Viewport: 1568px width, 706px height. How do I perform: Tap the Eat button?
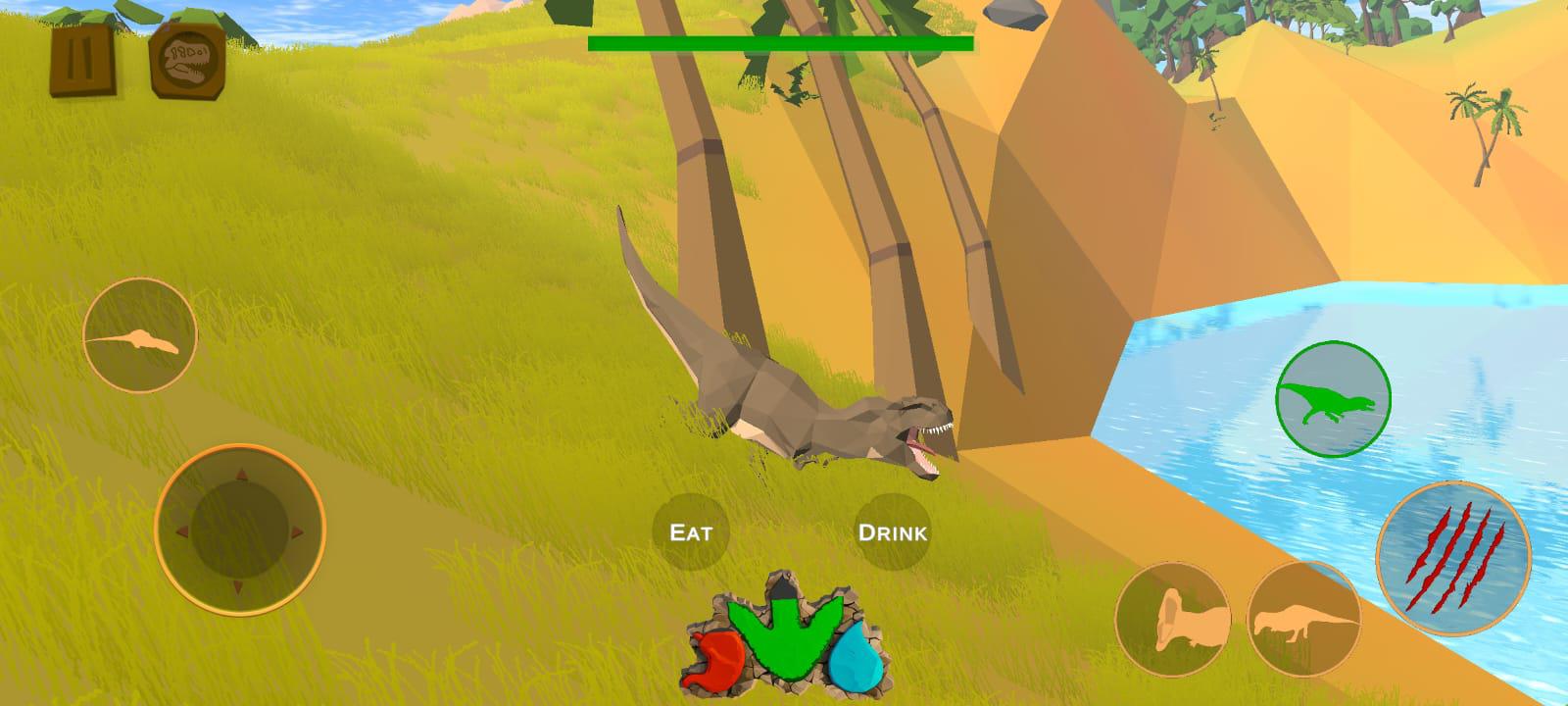pyautogui.click(x=691, y=532)
